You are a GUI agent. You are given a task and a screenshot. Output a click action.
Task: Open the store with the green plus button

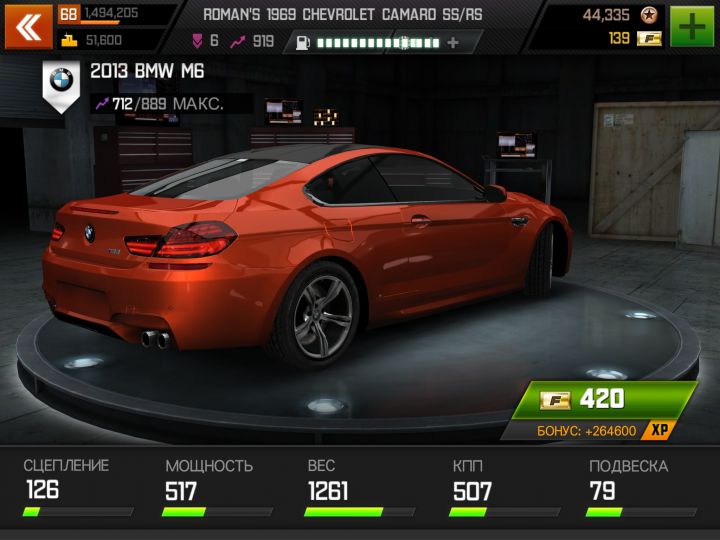click(692, 27)
